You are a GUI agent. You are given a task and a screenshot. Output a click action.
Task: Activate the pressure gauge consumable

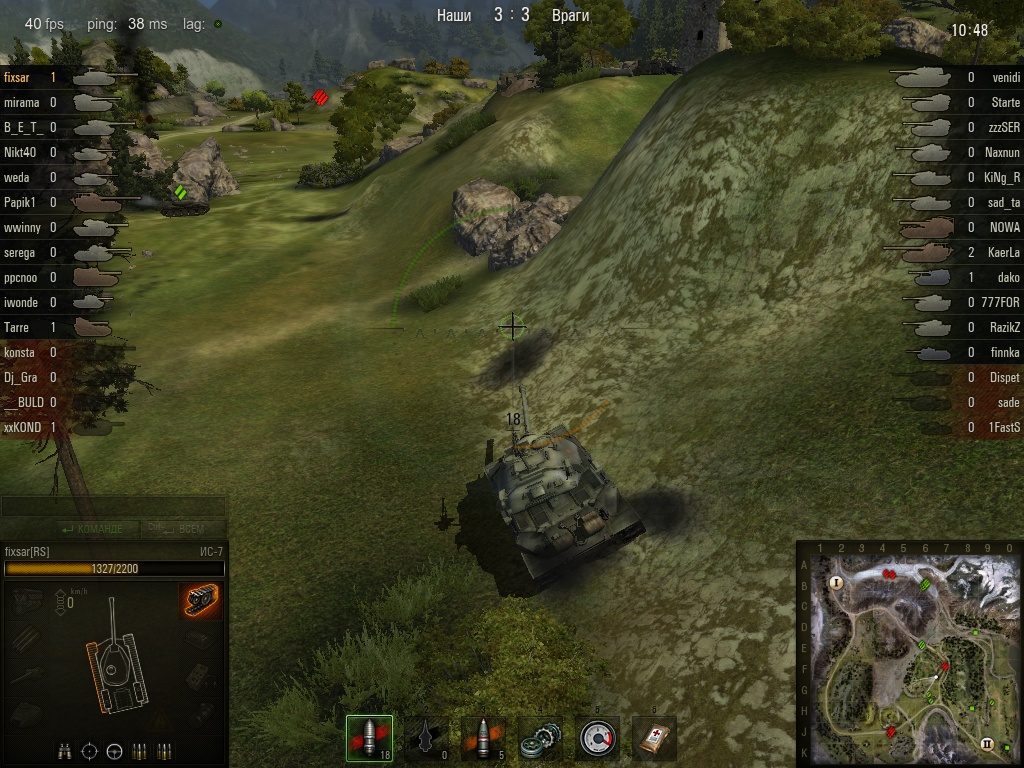point(597,739)
